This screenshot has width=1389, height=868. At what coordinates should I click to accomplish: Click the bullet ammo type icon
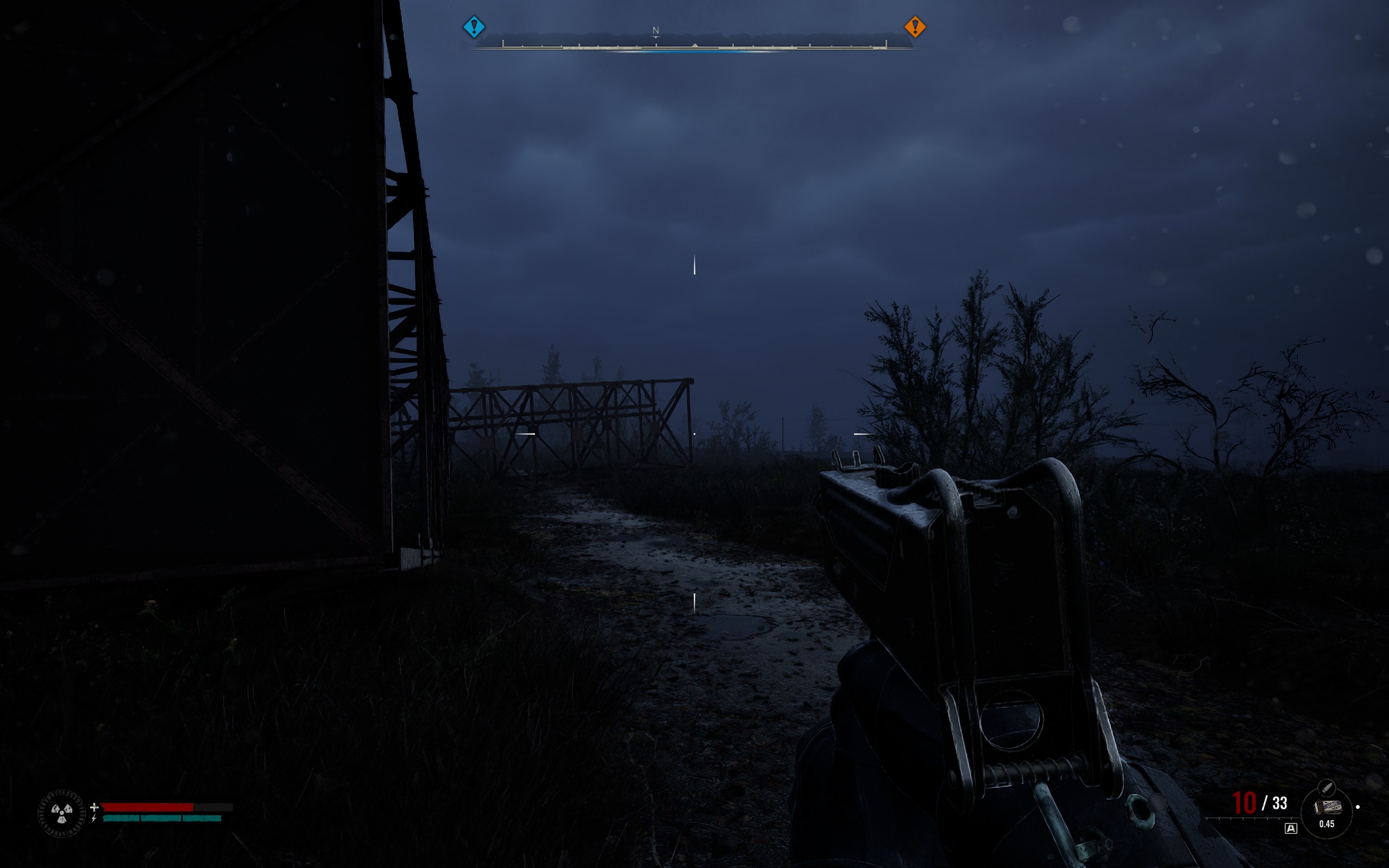coord(1326,787)
